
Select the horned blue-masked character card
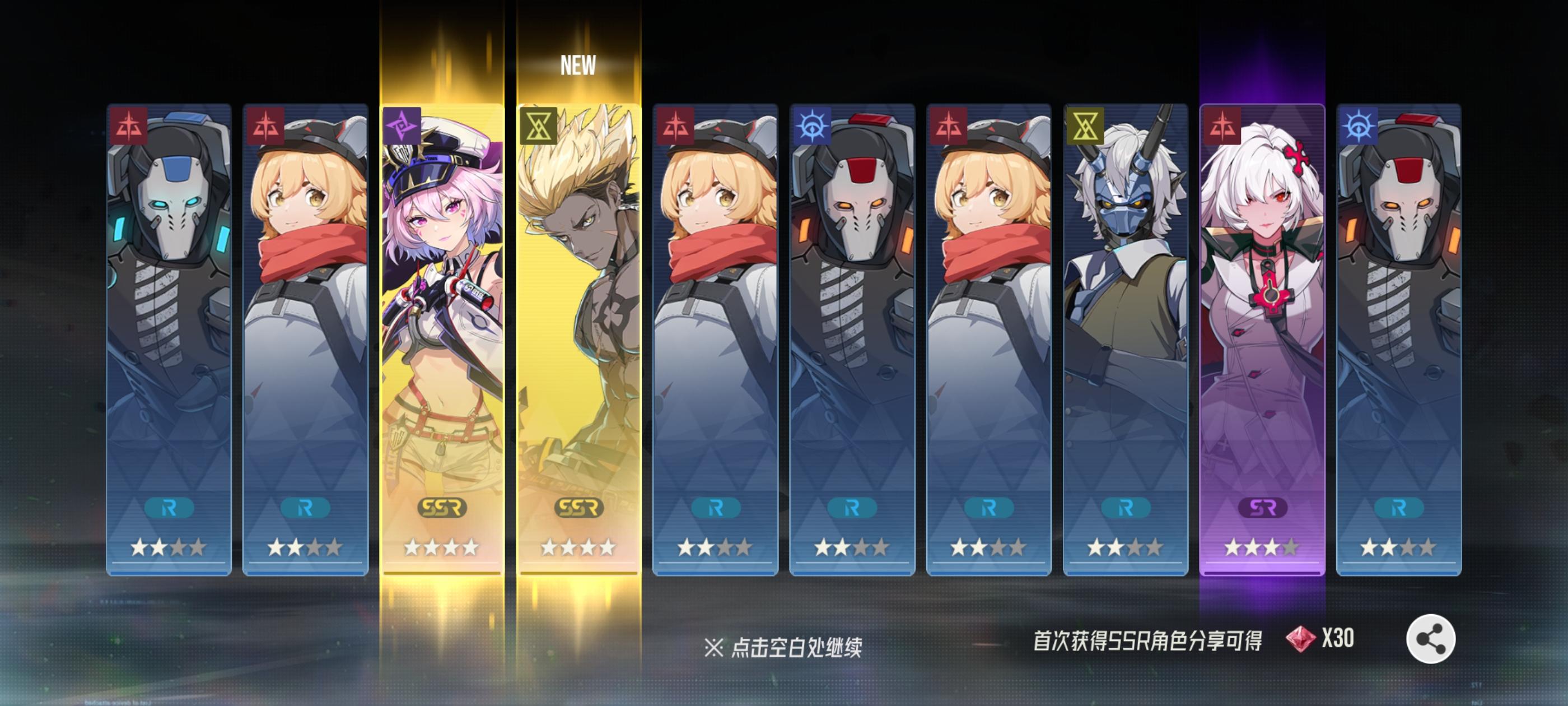coord(1127,335)
